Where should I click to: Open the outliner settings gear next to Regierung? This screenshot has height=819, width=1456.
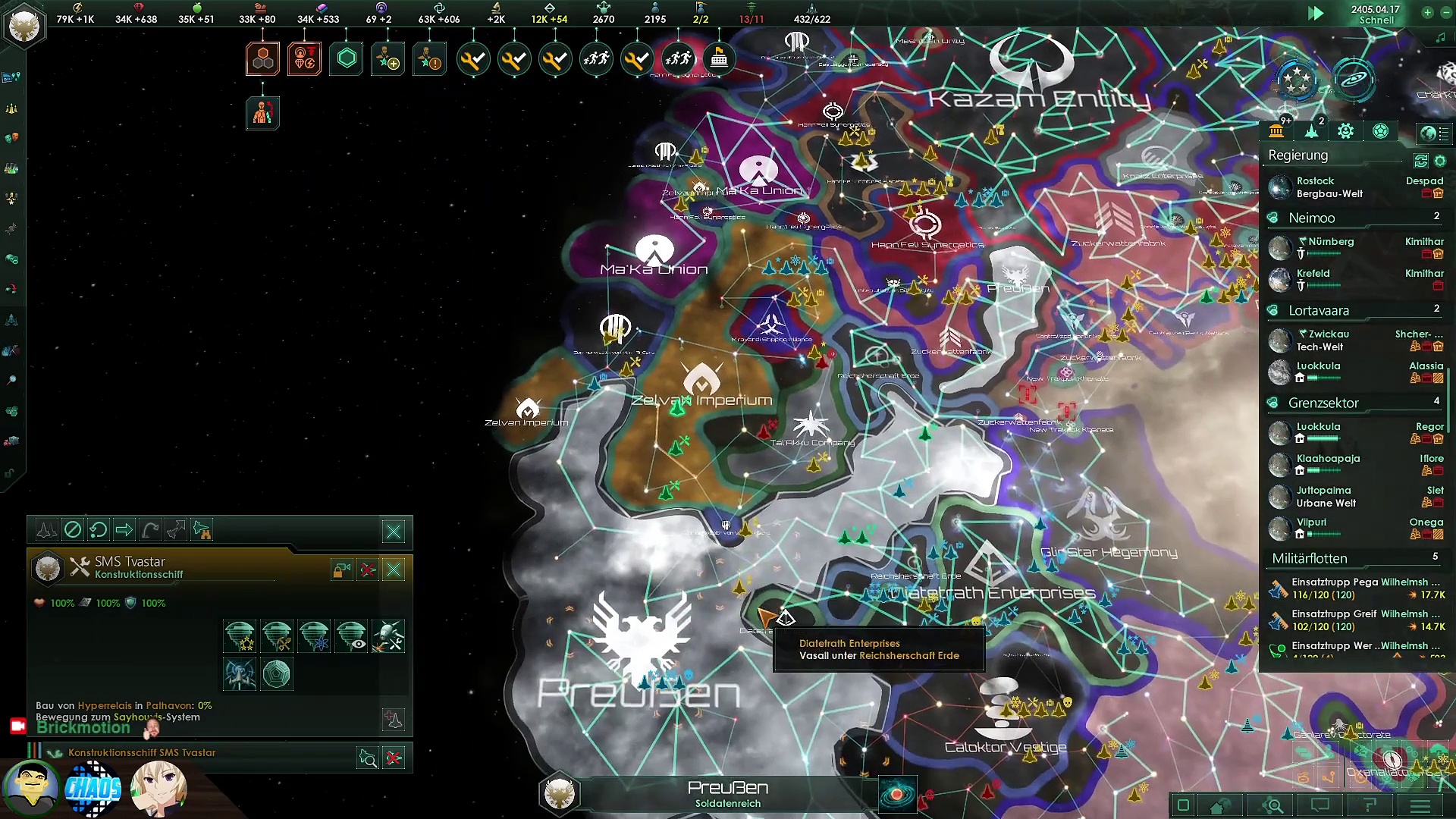1440,161
